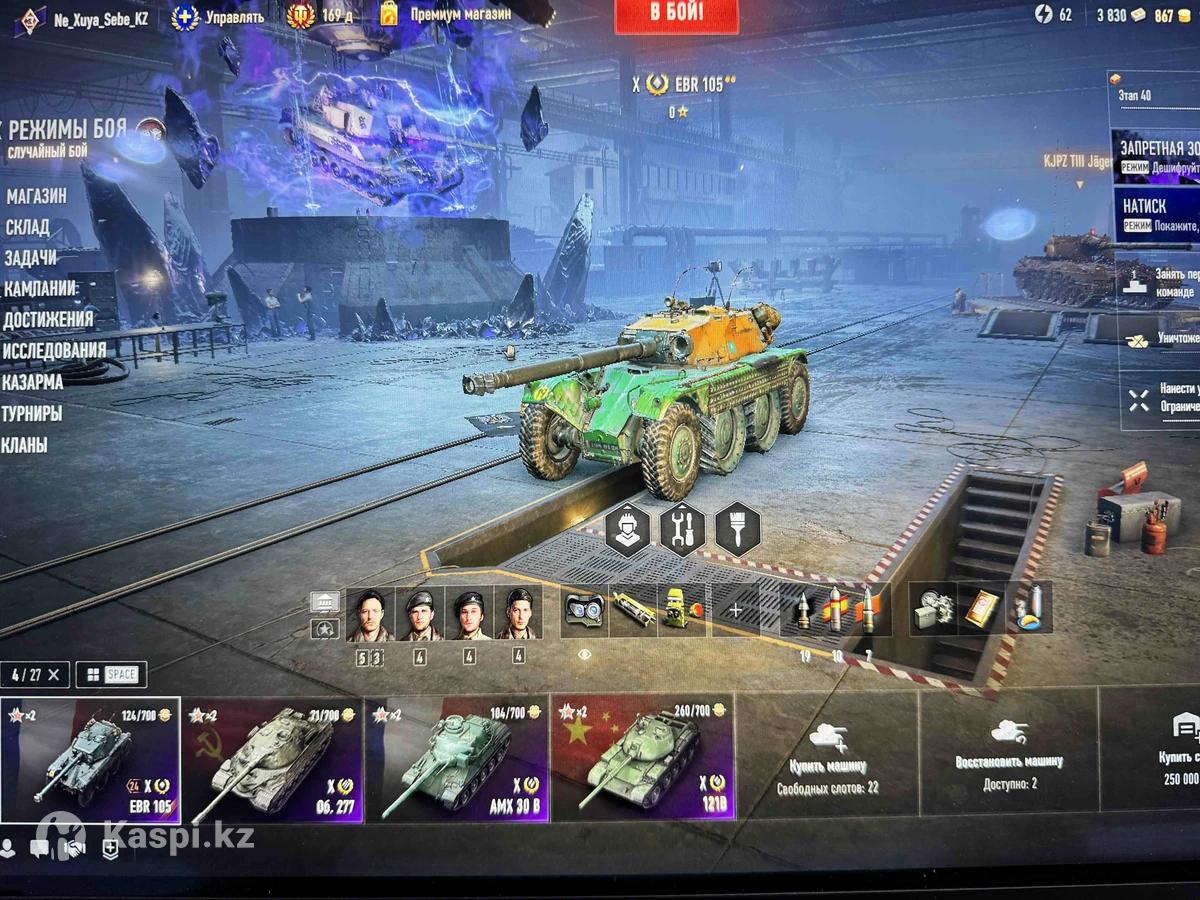Screen dimensions: 1200x900
Task: Clear the 4/27 tank filter
Action: pos(54,675)
